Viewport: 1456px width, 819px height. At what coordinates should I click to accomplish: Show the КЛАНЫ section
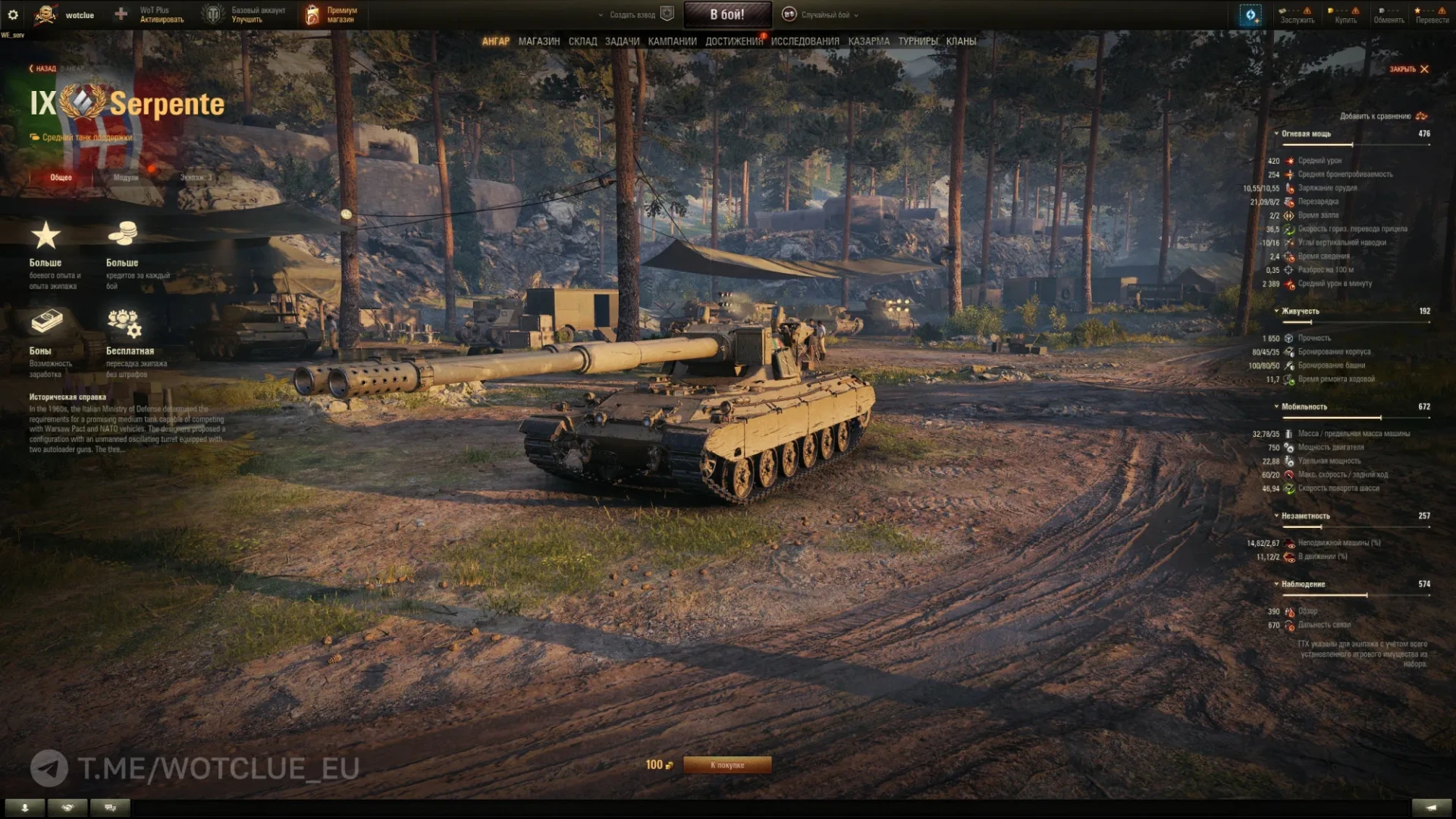pyautogui.click(x=961, y=42)
